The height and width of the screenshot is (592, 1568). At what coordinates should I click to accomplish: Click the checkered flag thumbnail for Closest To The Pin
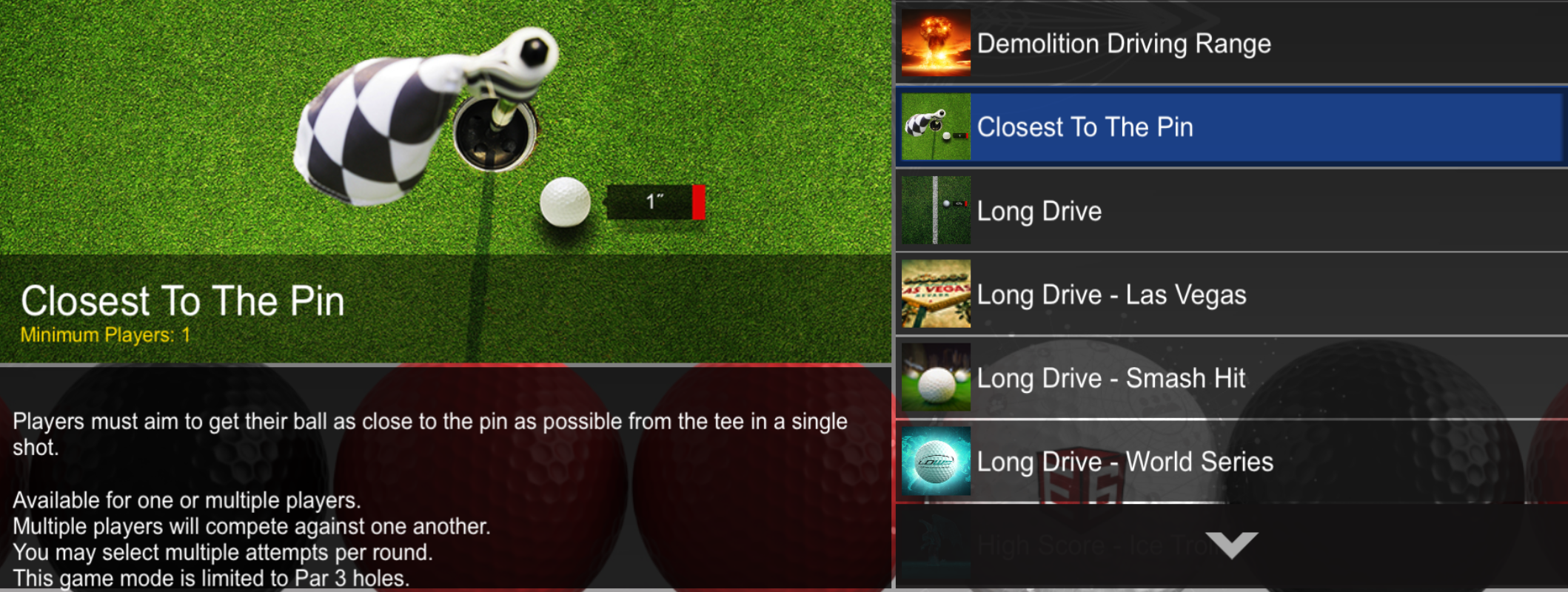[934, 127]
